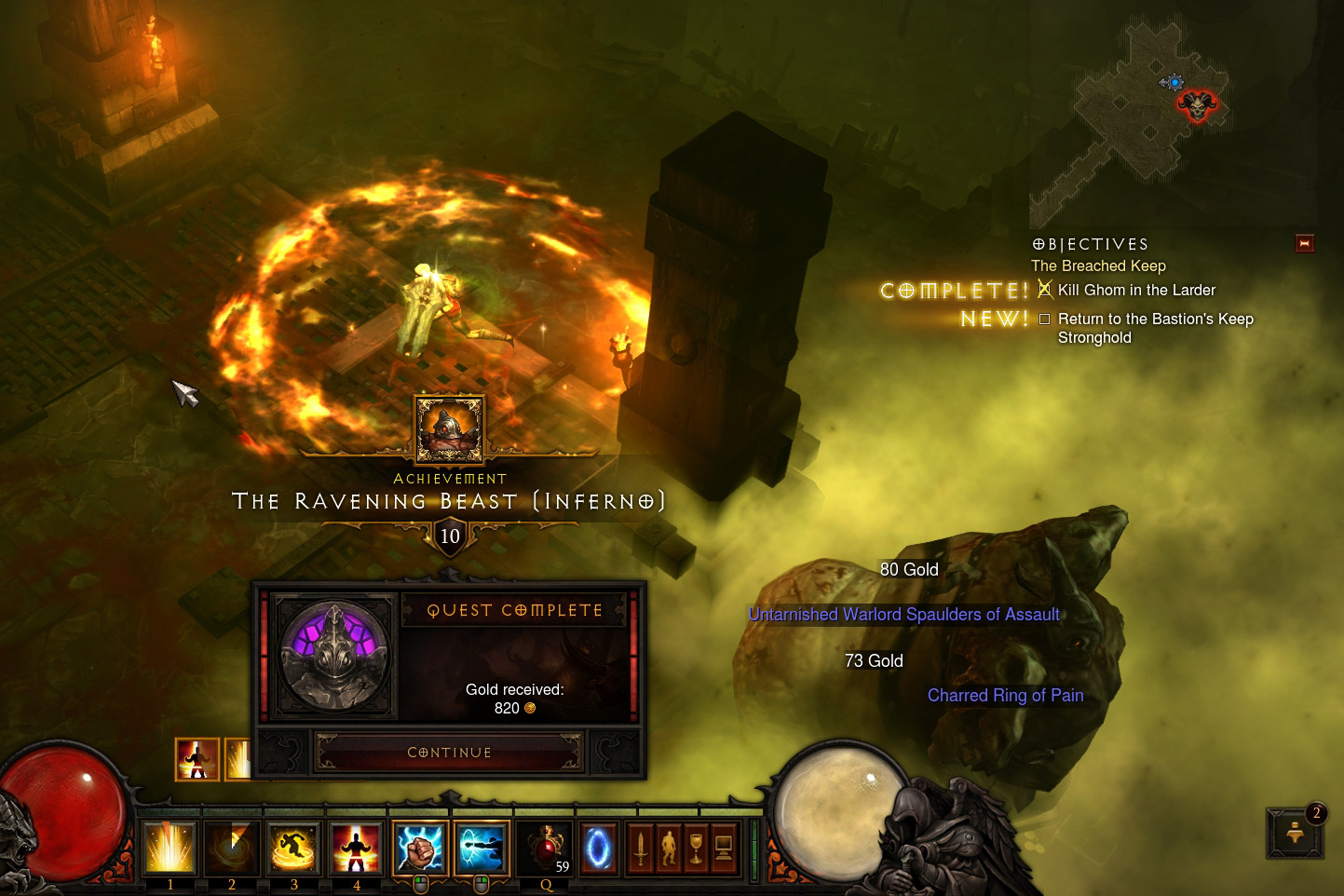Activate the running figure skill in slot 3
The image size is (1344, 896).
293,848
